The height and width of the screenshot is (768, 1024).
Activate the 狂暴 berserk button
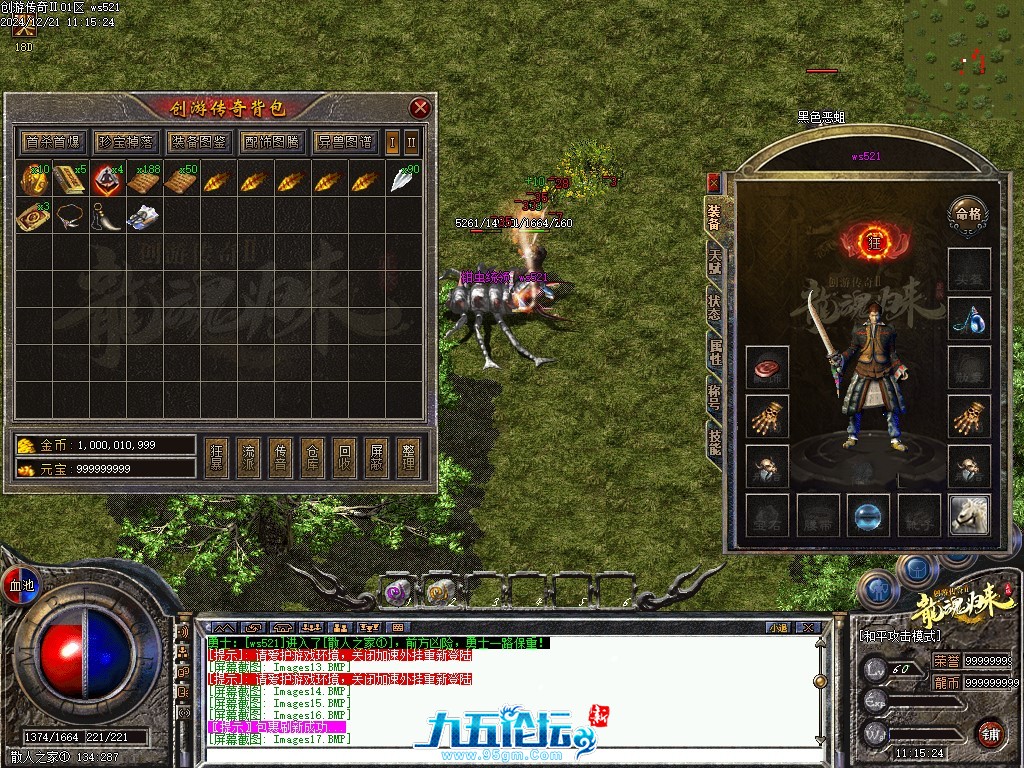217,457
